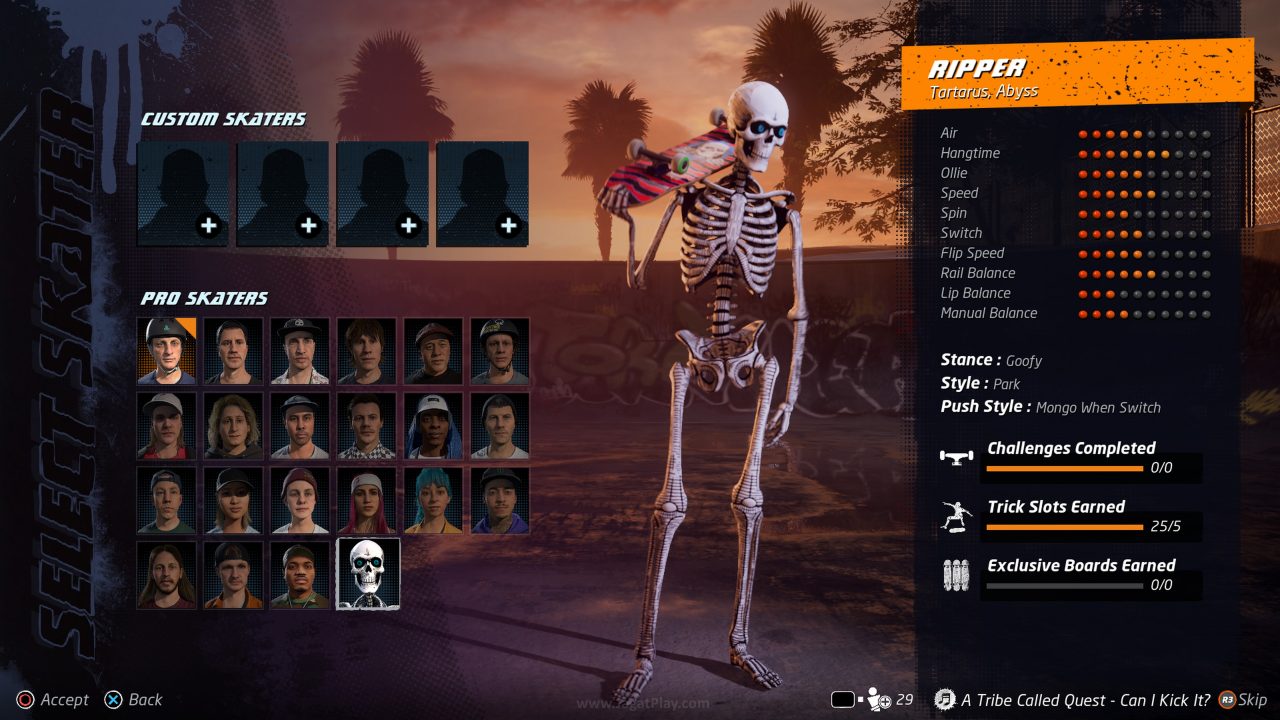1280x720 pixels.
Task: Choose the skater in the camo jacket
Action: pos(300,574)
